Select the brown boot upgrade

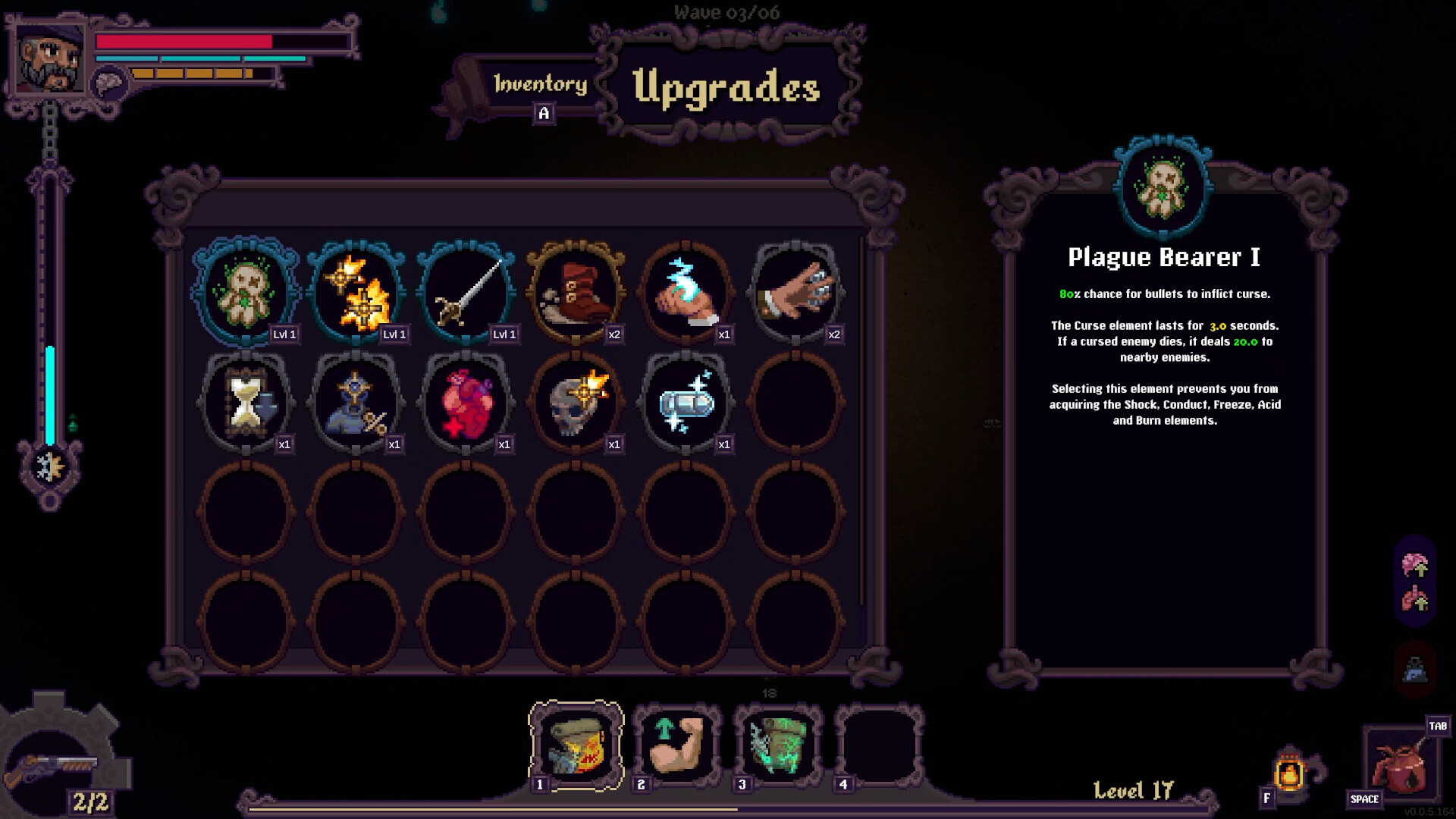pyautogui.click(x=576, y=292)
